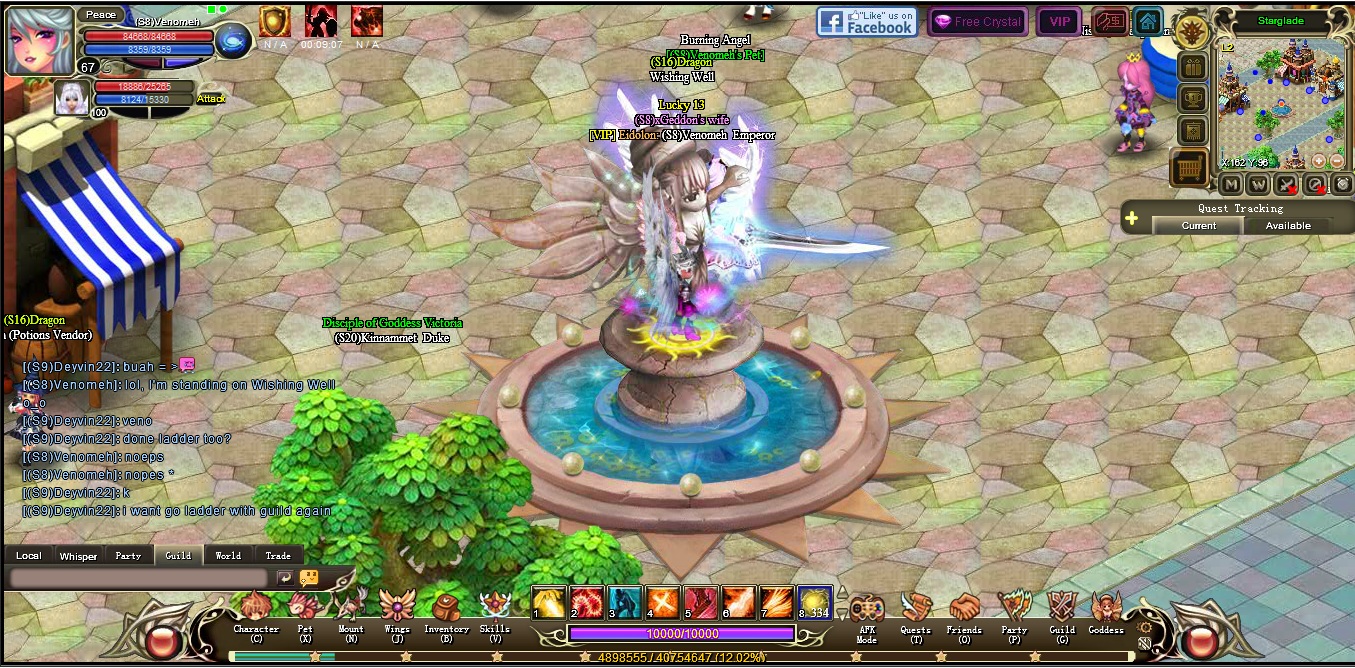Viewport: 1355px width, 668px height.
Task: Zoom in the minimap with plus button
Action: click(1318, 161)
